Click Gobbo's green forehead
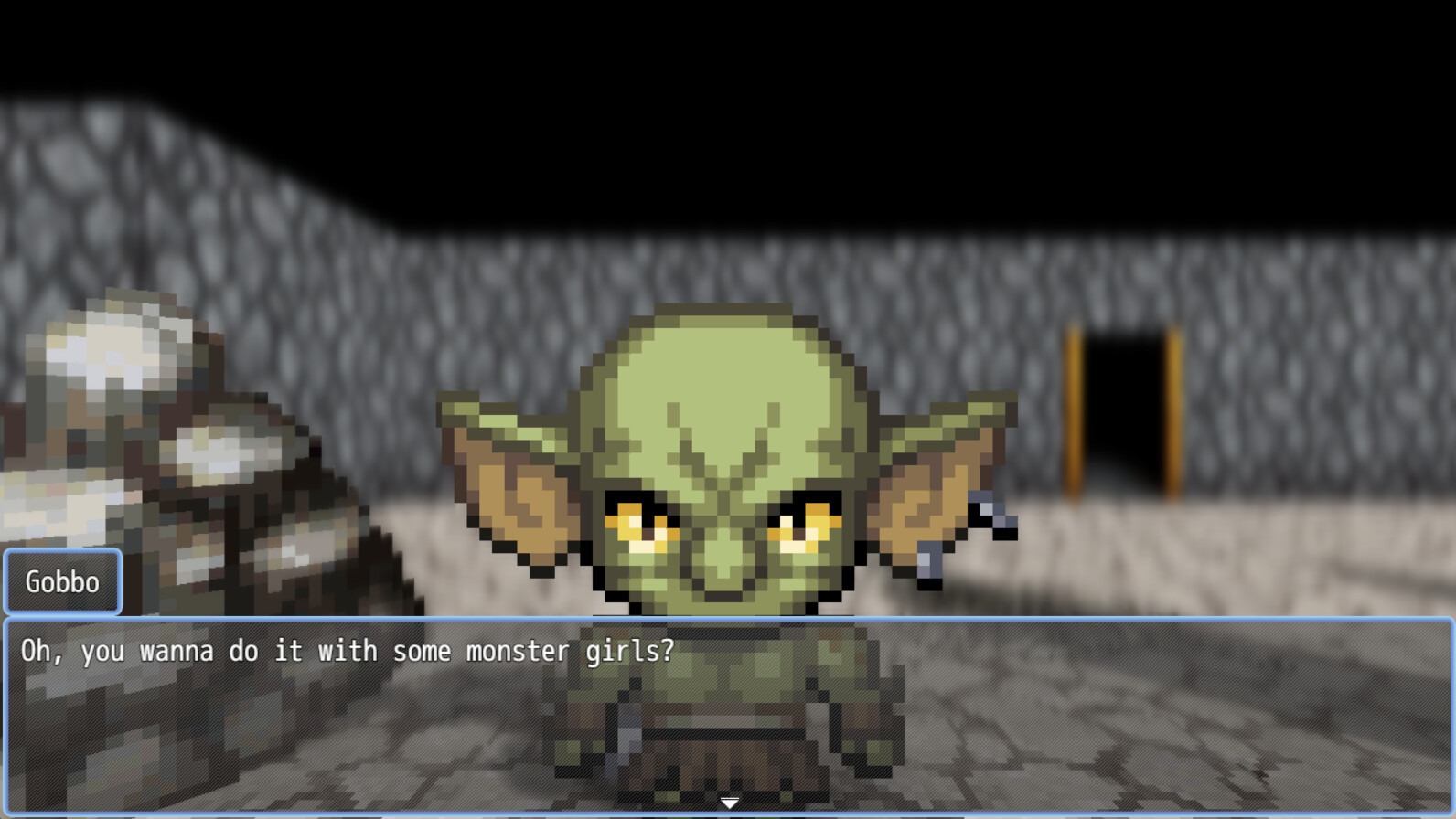The image size is (1456, 819). tap(723, 393)
